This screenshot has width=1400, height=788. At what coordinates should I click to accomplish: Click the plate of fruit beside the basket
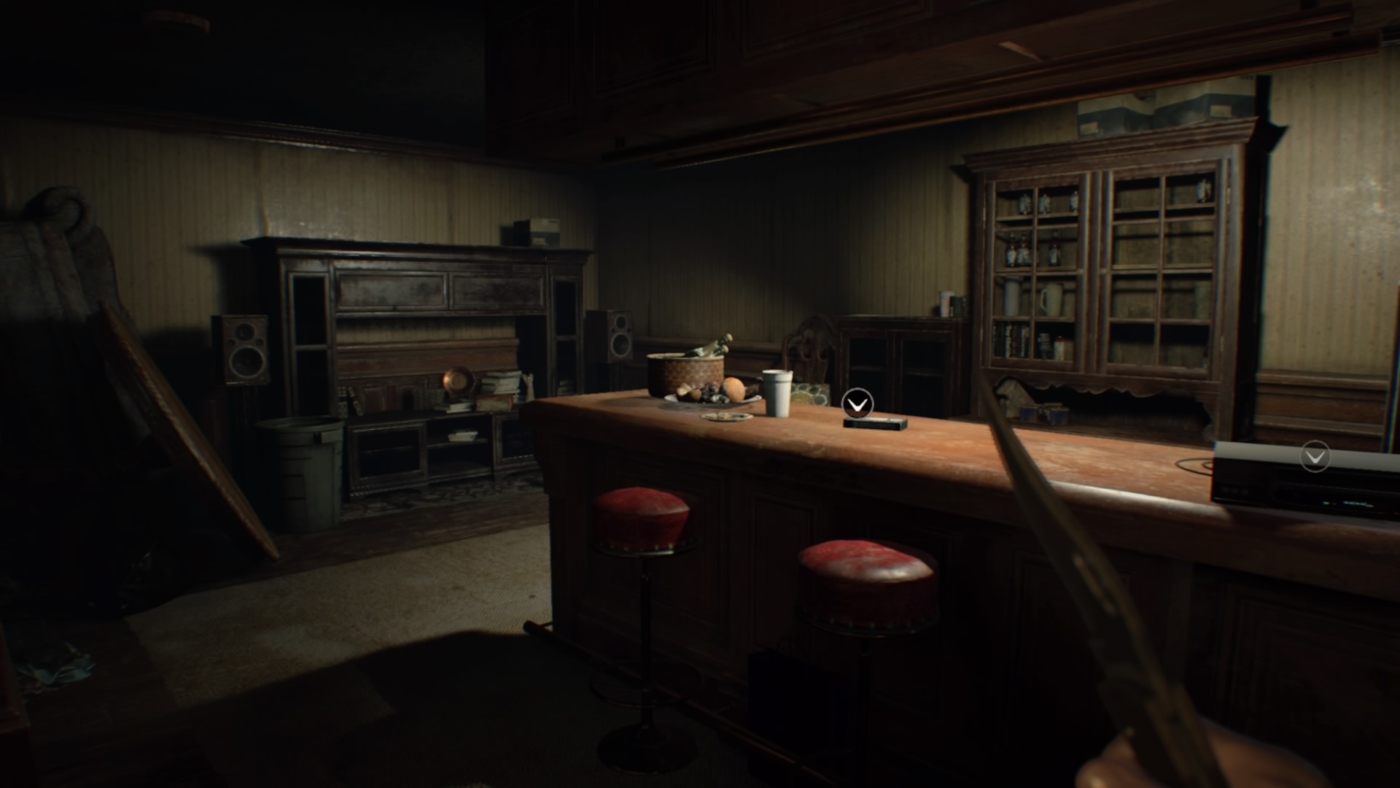click(x=712, y=398)
